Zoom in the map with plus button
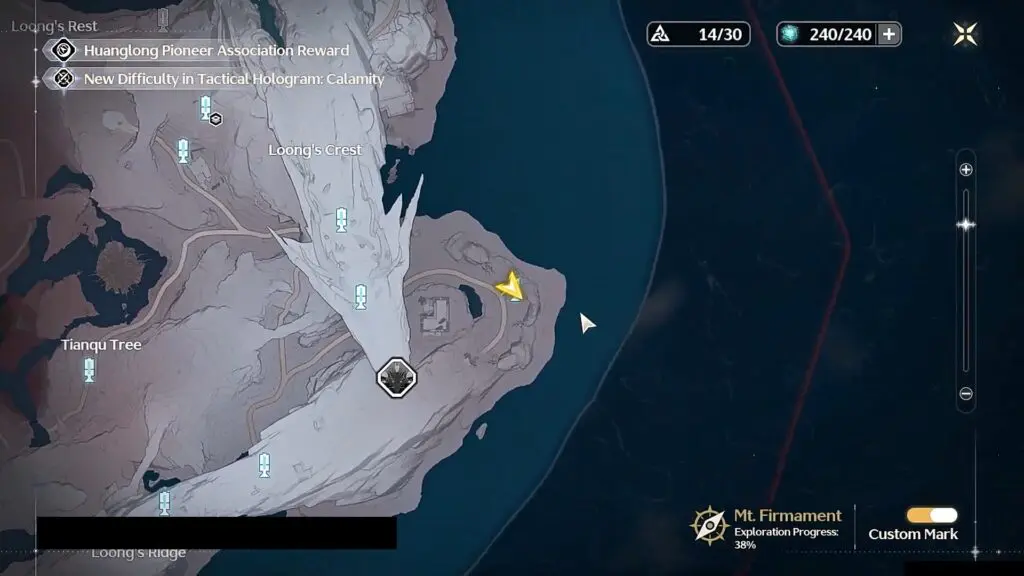 [966, 170]
